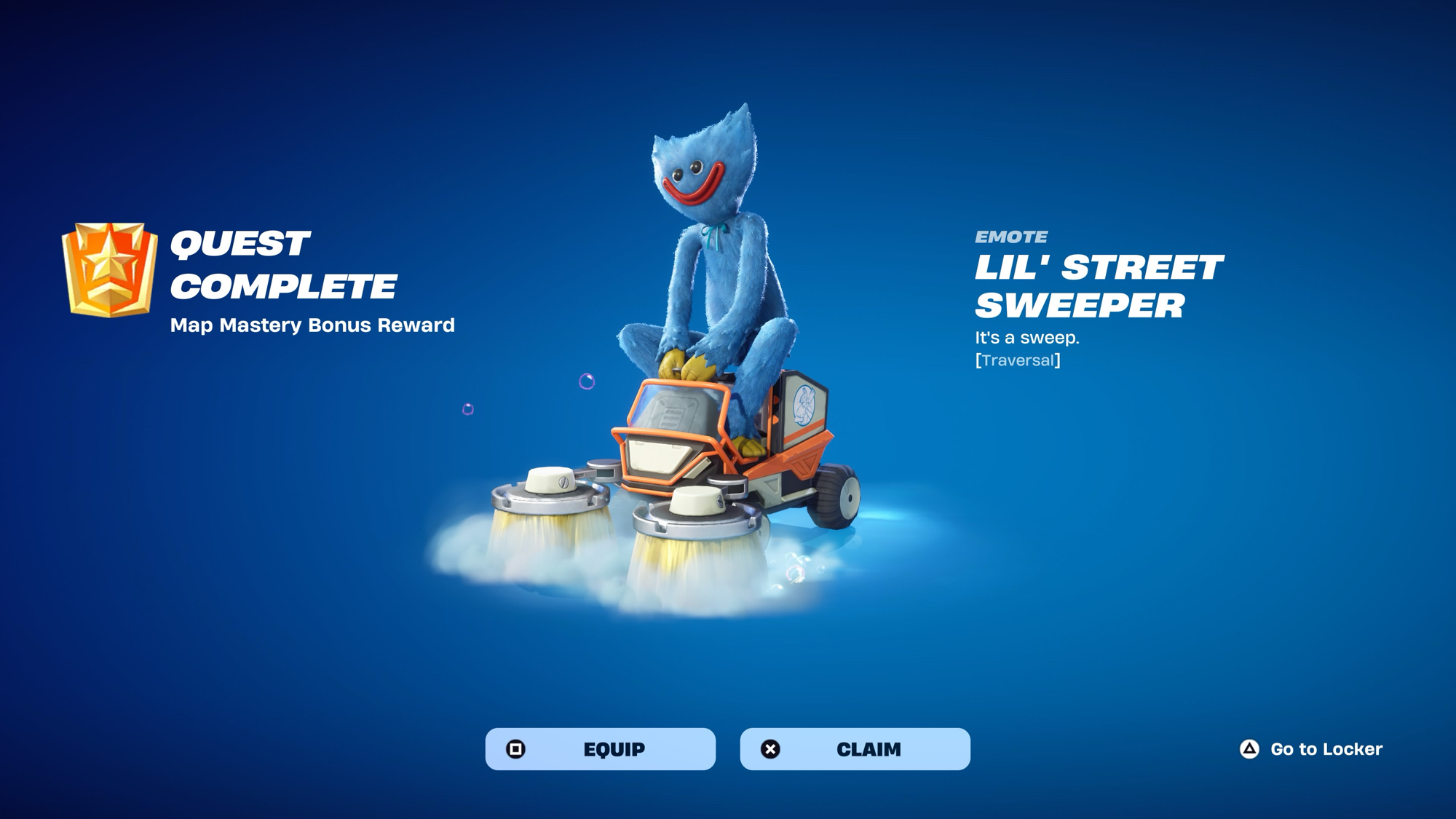This screenshot has width=1456, height=819.
Task: Claim the Map Mastery bonus reward
Action: pyautogui.click(x=855, y=749)
